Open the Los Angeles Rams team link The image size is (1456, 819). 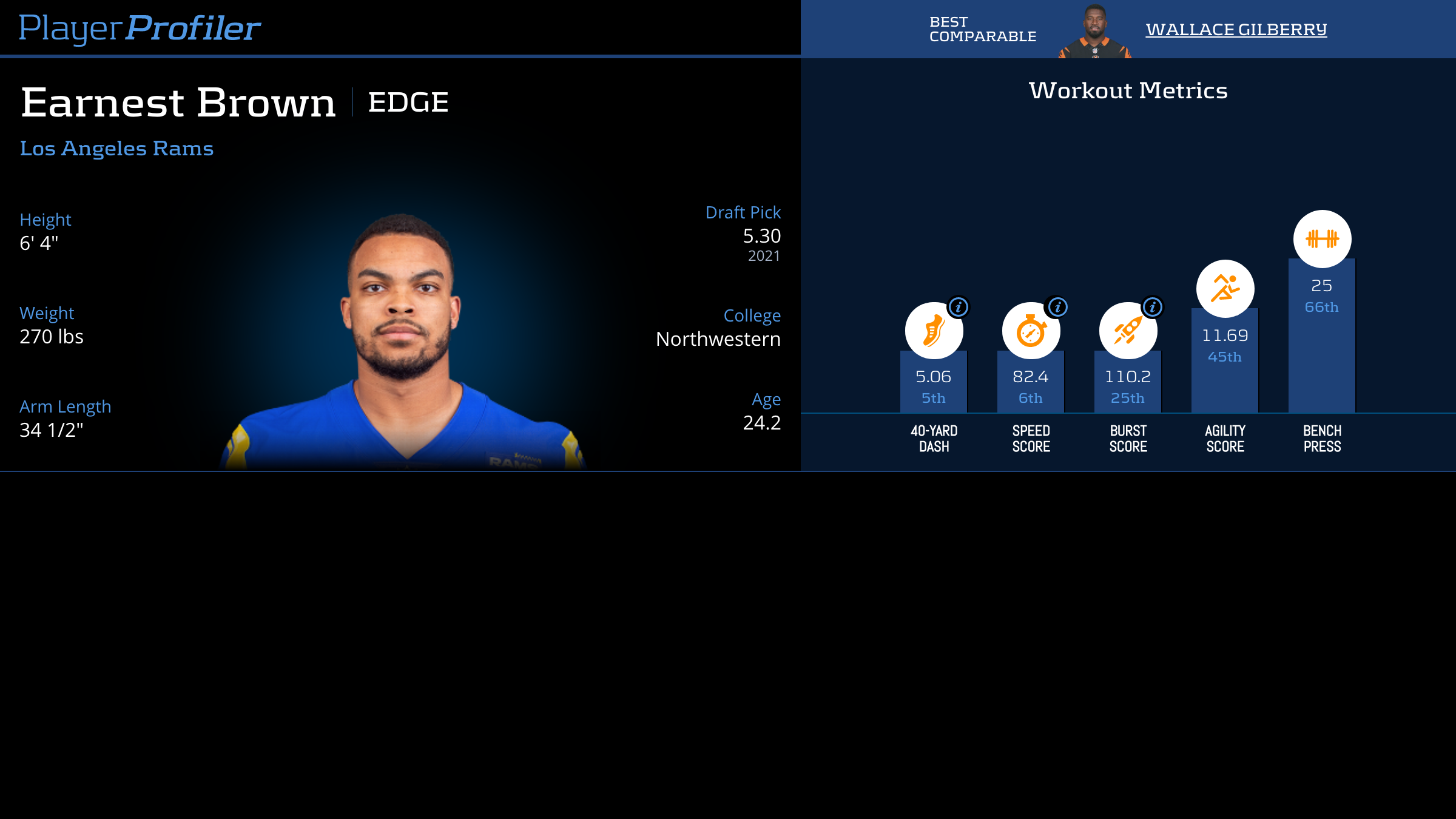coord(116,148)
